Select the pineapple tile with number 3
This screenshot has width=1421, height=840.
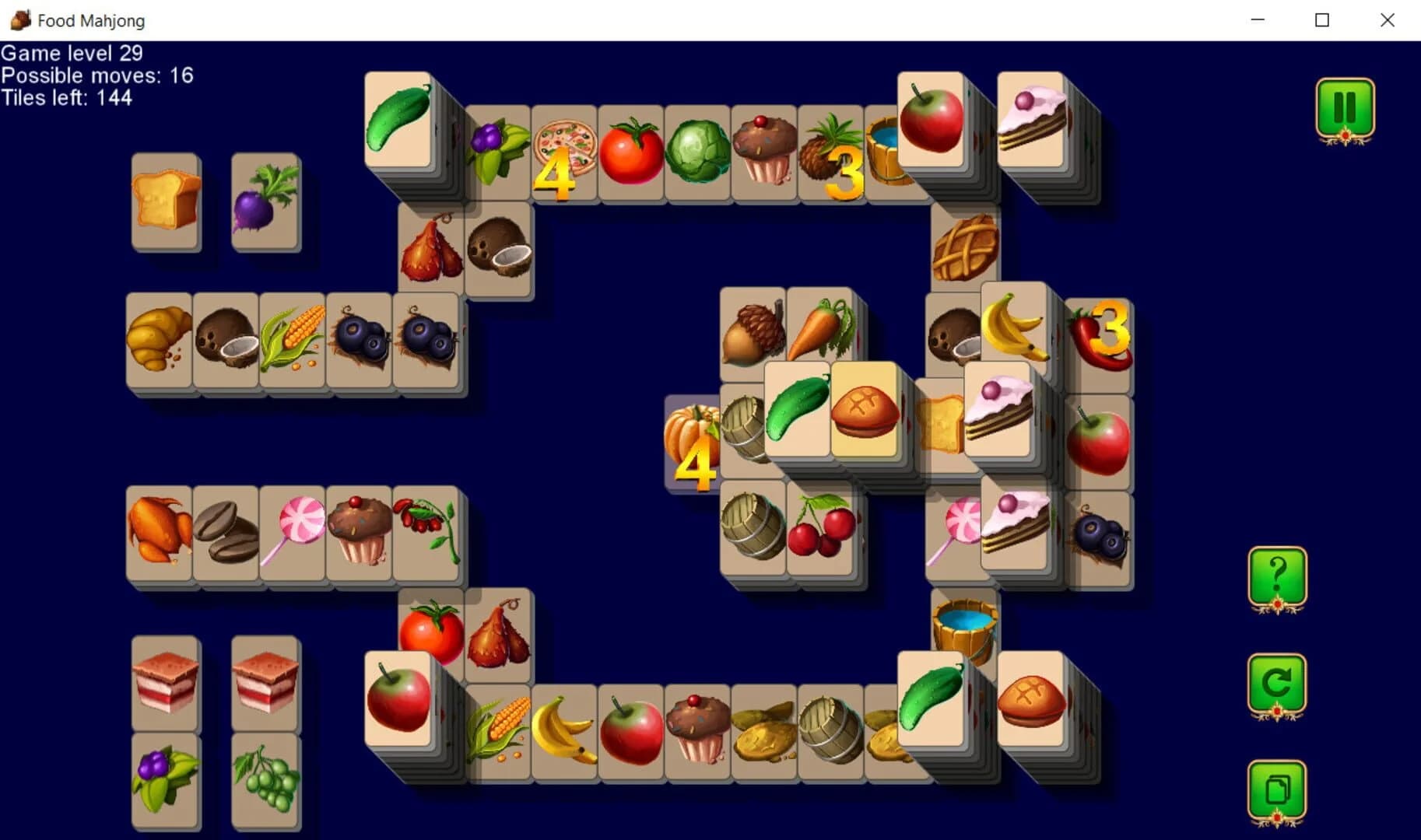coord(830,152)
